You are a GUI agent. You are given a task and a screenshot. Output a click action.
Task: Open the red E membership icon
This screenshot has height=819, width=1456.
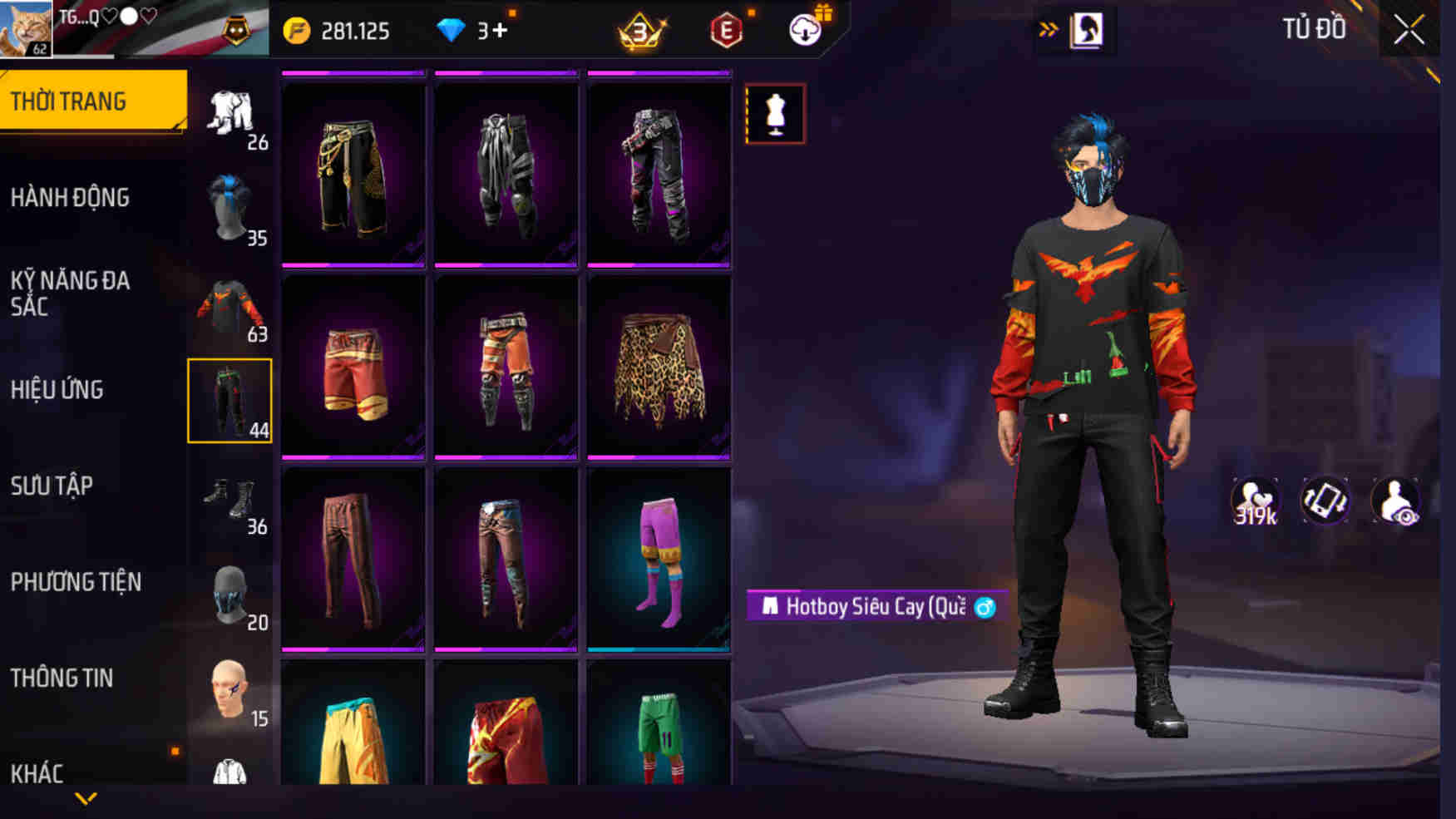coord(725,28)
